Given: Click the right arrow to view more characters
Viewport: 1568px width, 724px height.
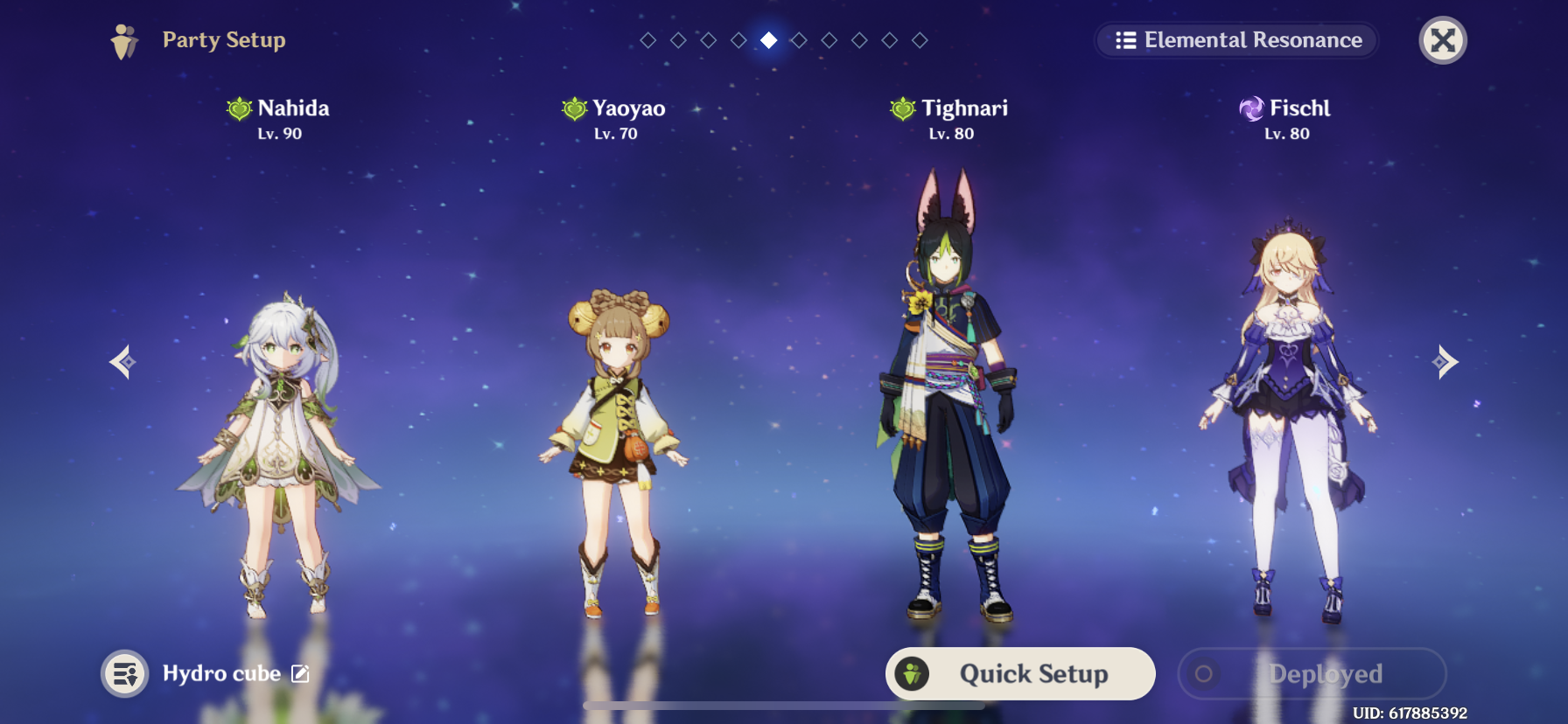Looking at the screenshot, I should click(1445, 362).
